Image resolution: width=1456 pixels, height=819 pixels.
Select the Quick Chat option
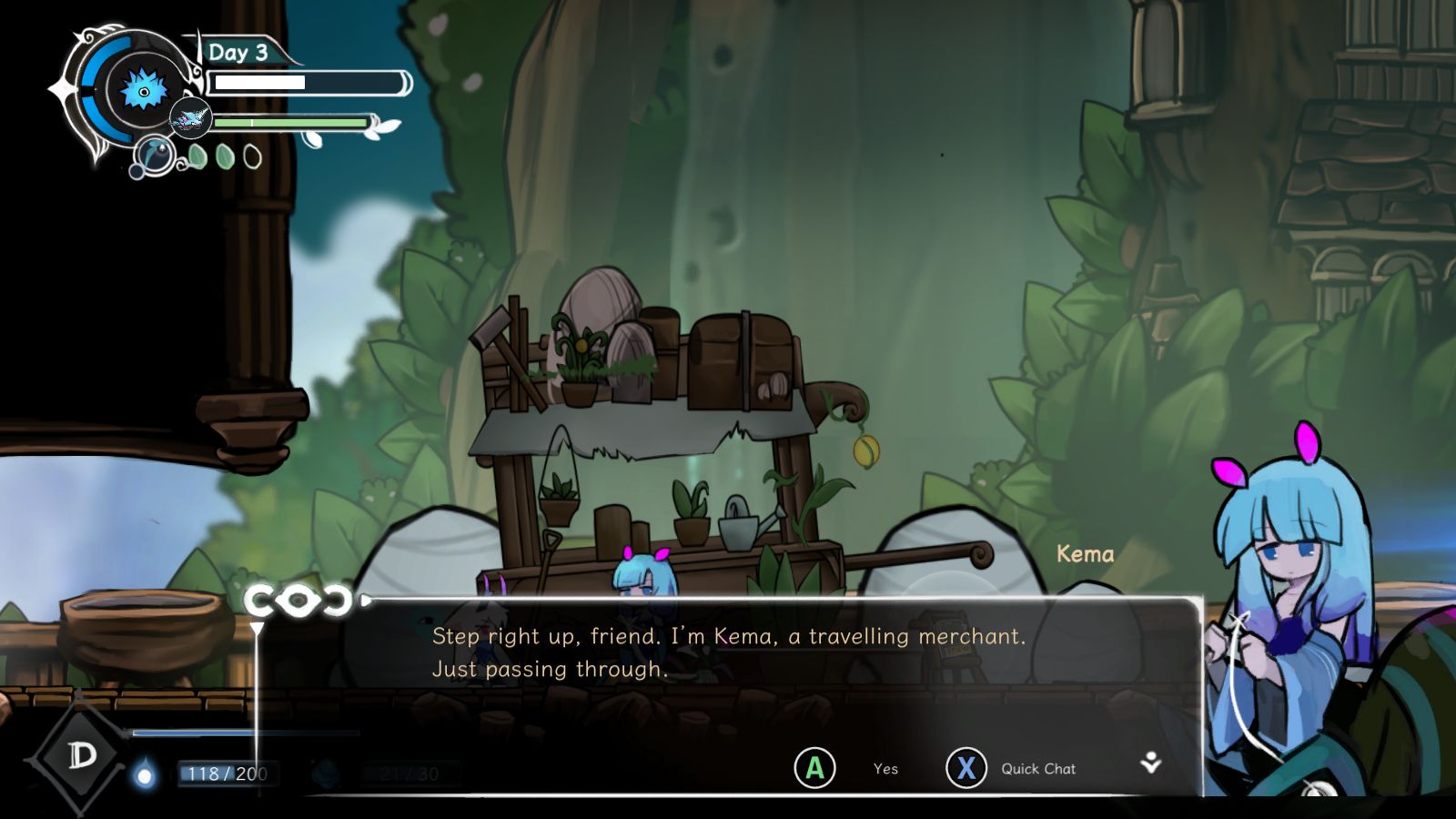coord(966,768)
